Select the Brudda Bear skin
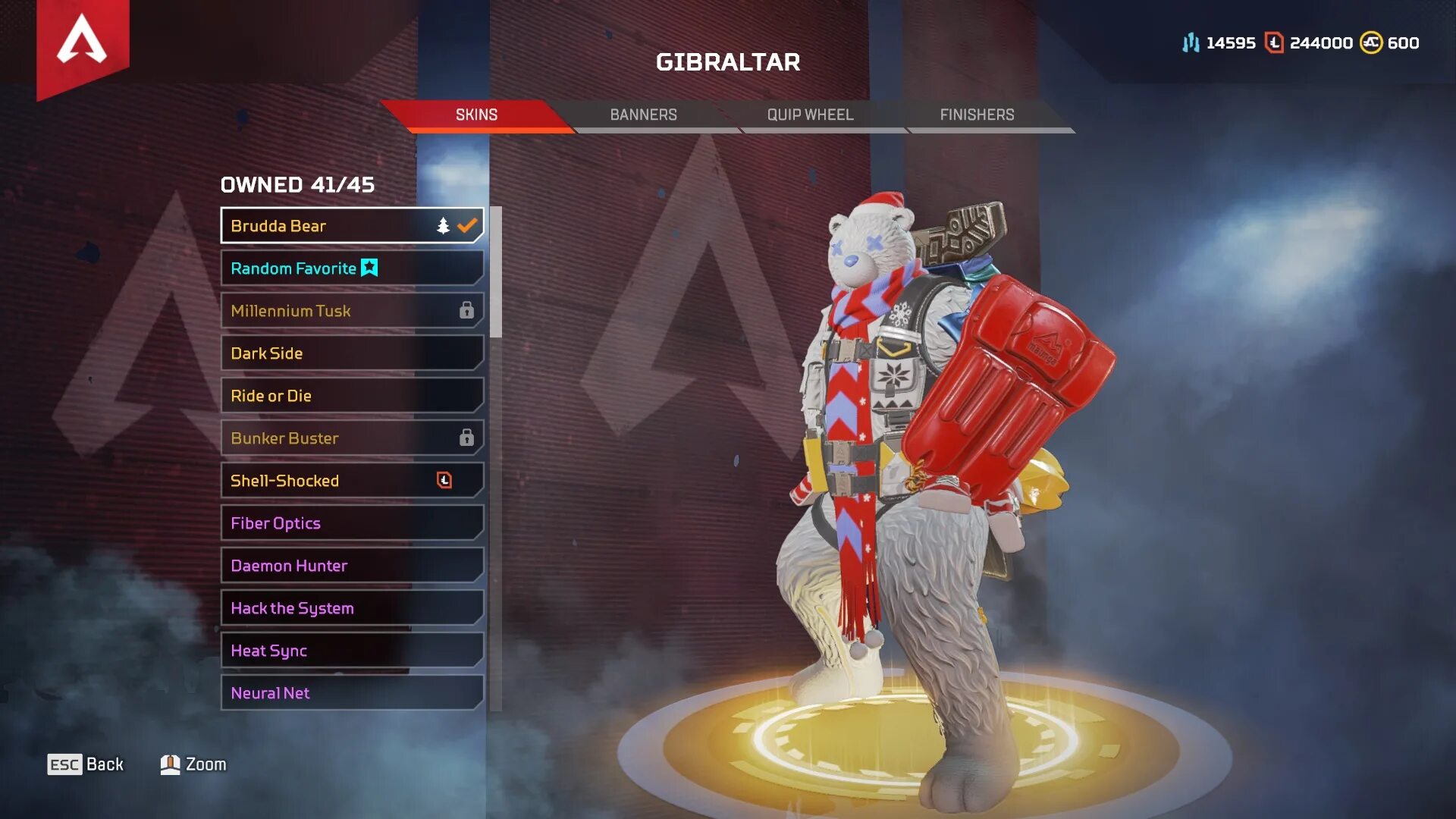This screenshot has width=1456, height=819. 352,226
